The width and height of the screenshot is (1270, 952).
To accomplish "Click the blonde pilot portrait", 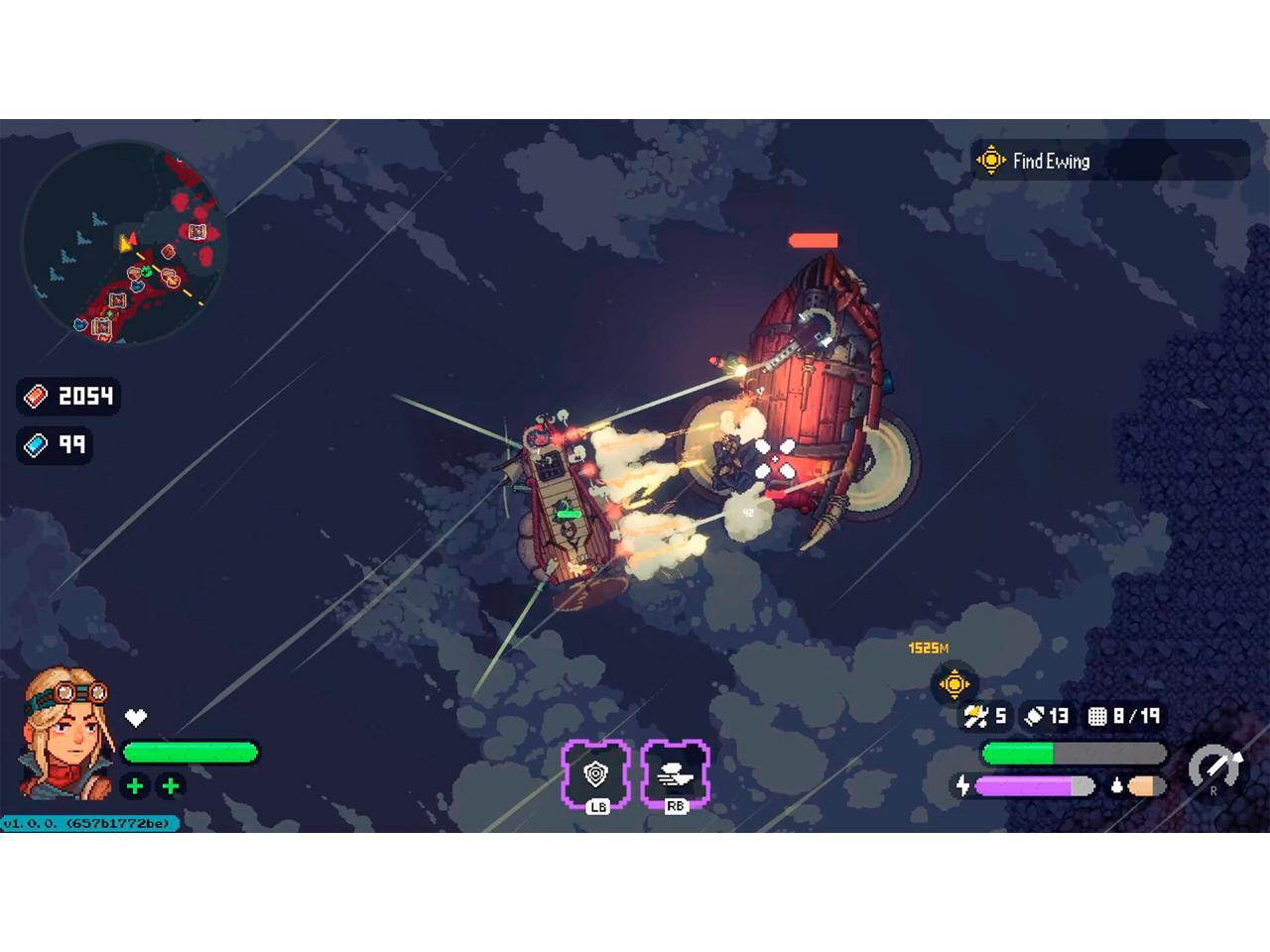I will (x=67, y=734).
